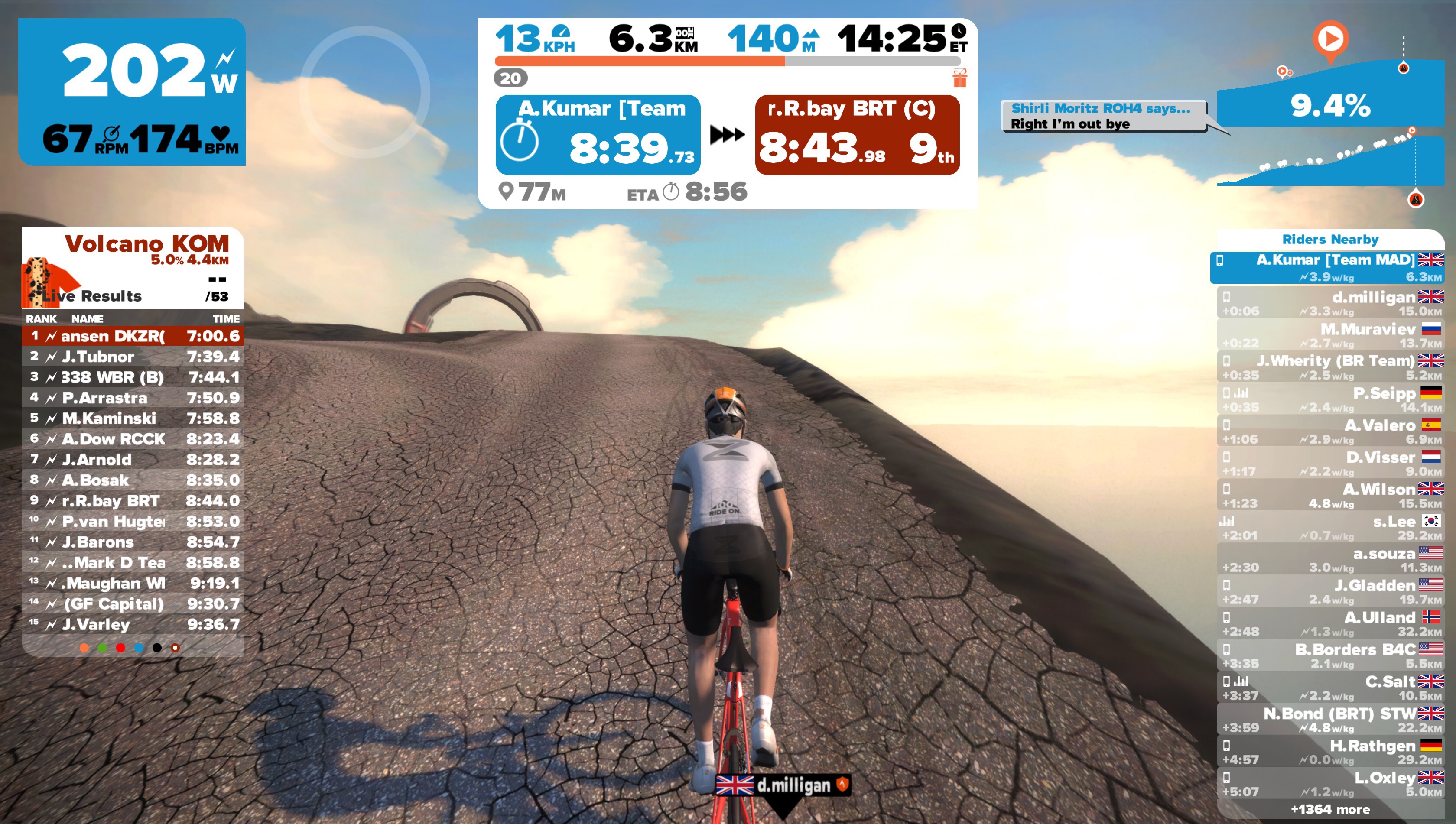Click the empty power-up ring

click(x=364, y=92)
